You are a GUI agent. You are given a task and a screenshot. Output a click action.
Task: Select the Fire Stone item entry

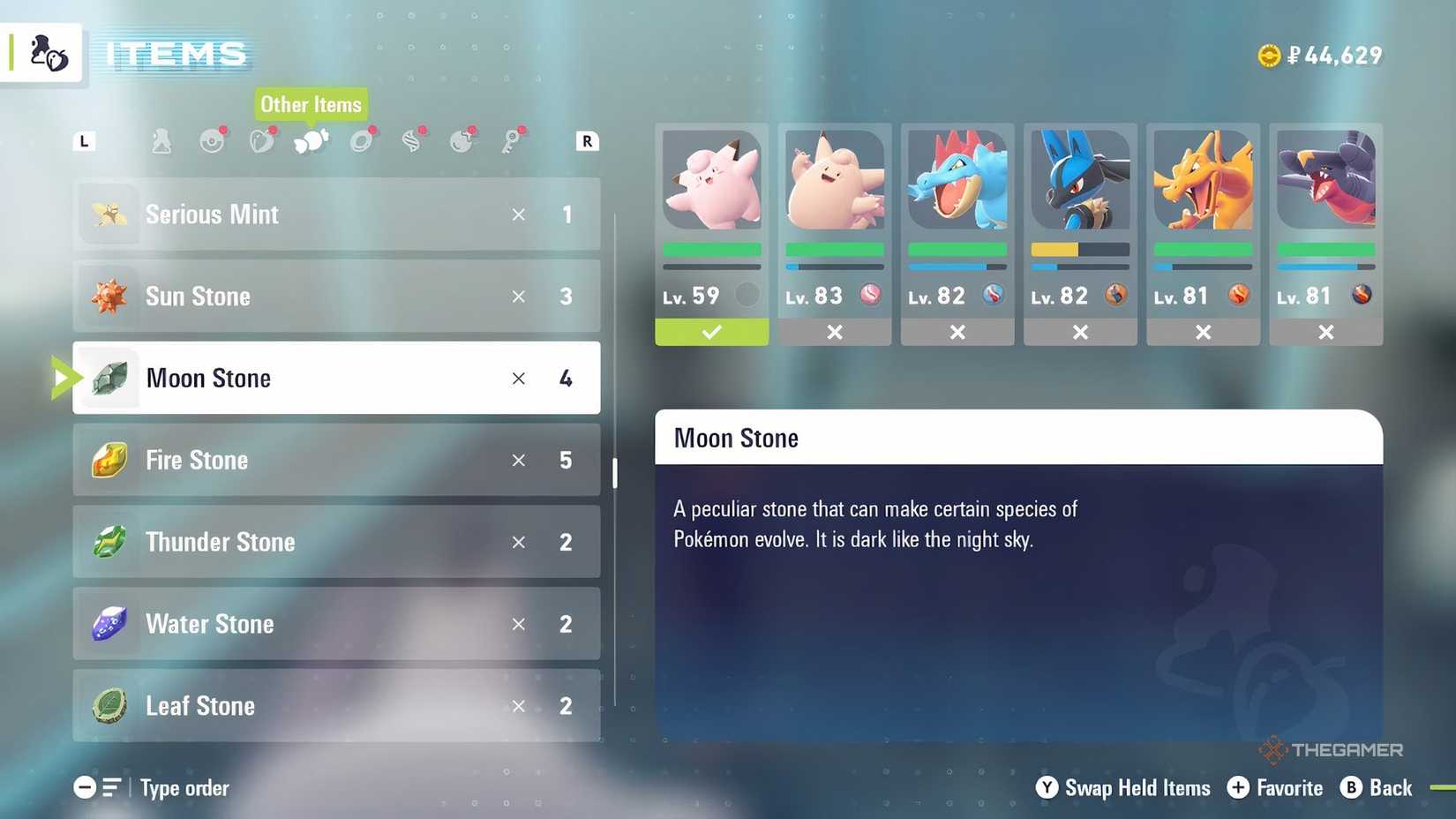[335, 460]
